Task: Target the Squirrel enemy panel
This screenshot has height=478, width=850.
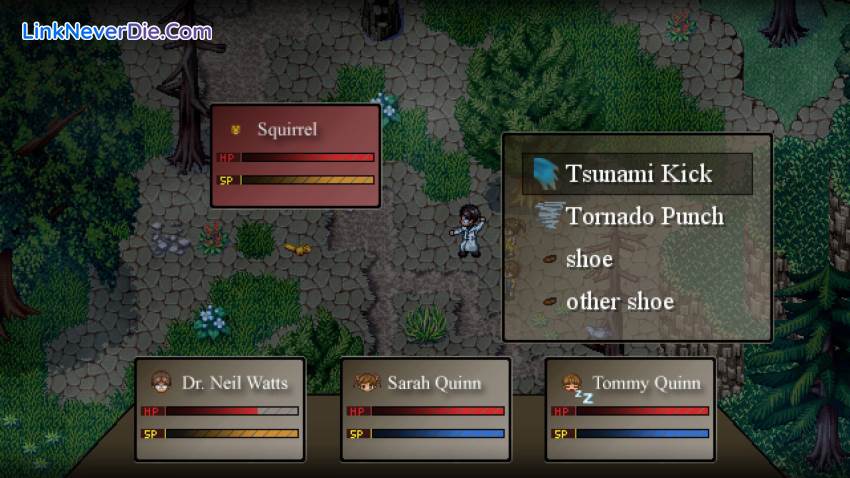Action: tap(295, 155)
